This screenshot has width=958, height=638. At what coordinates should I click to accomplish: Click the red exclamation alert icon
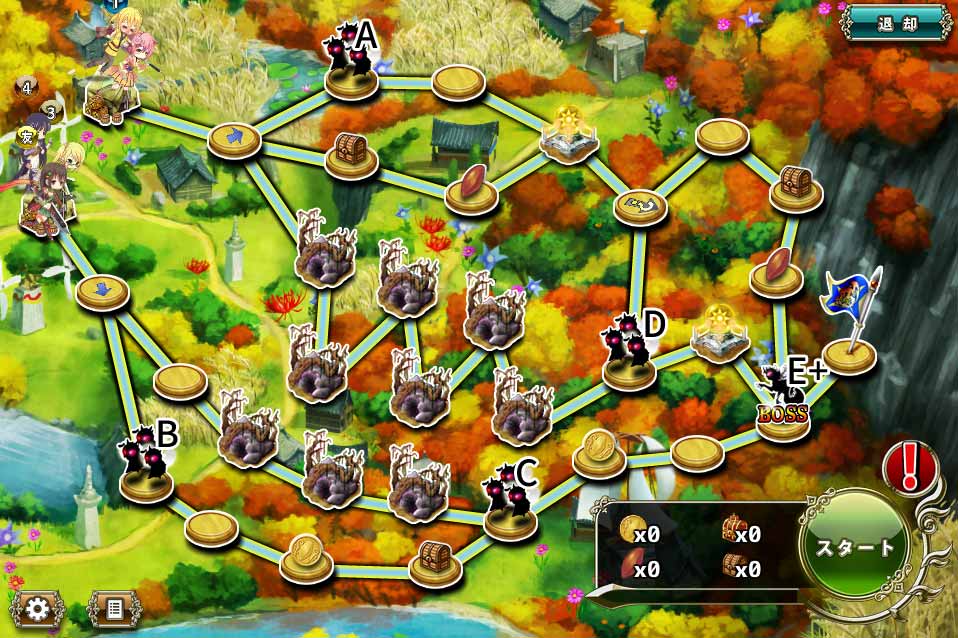[909, 467]
